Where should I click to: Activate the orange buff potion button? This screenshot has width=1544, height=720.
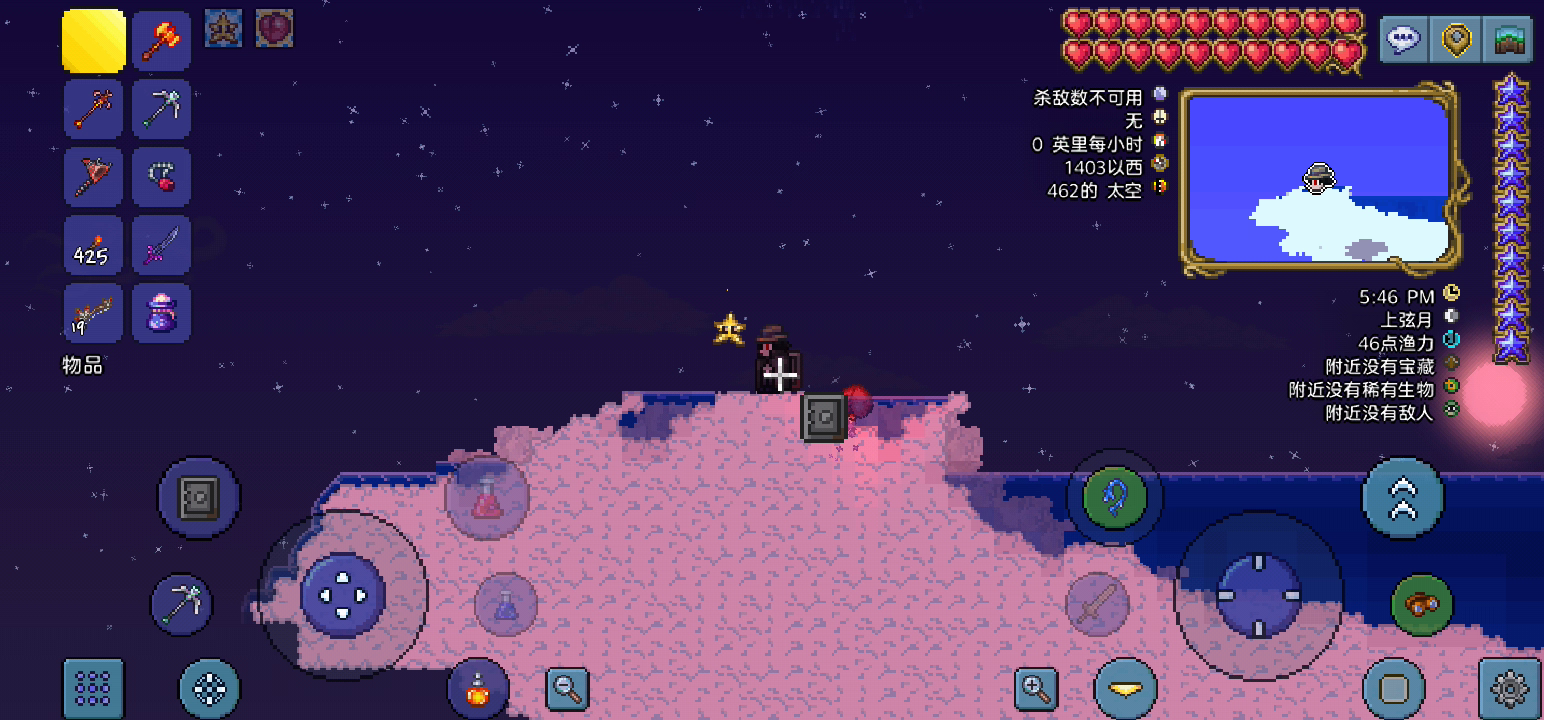pos(478,688)
